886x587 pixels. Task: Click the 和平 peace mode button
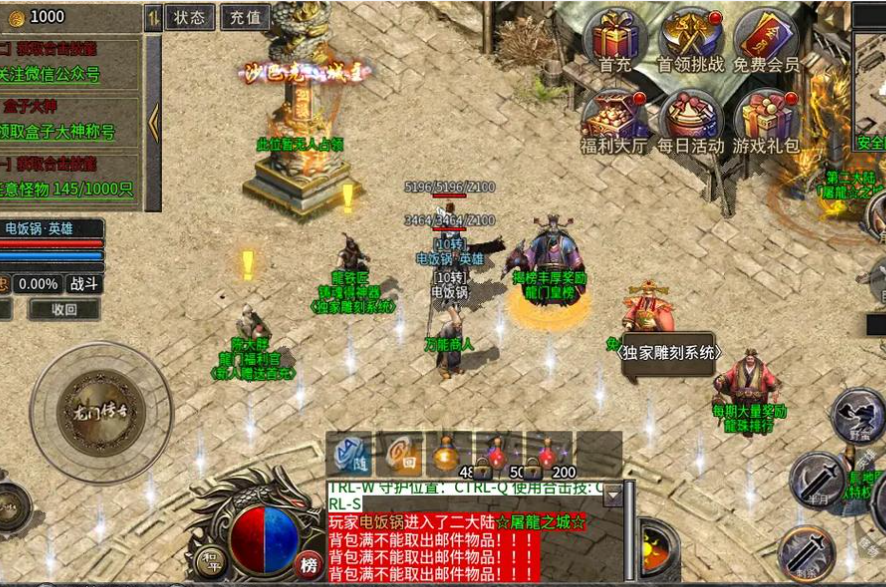208,557
